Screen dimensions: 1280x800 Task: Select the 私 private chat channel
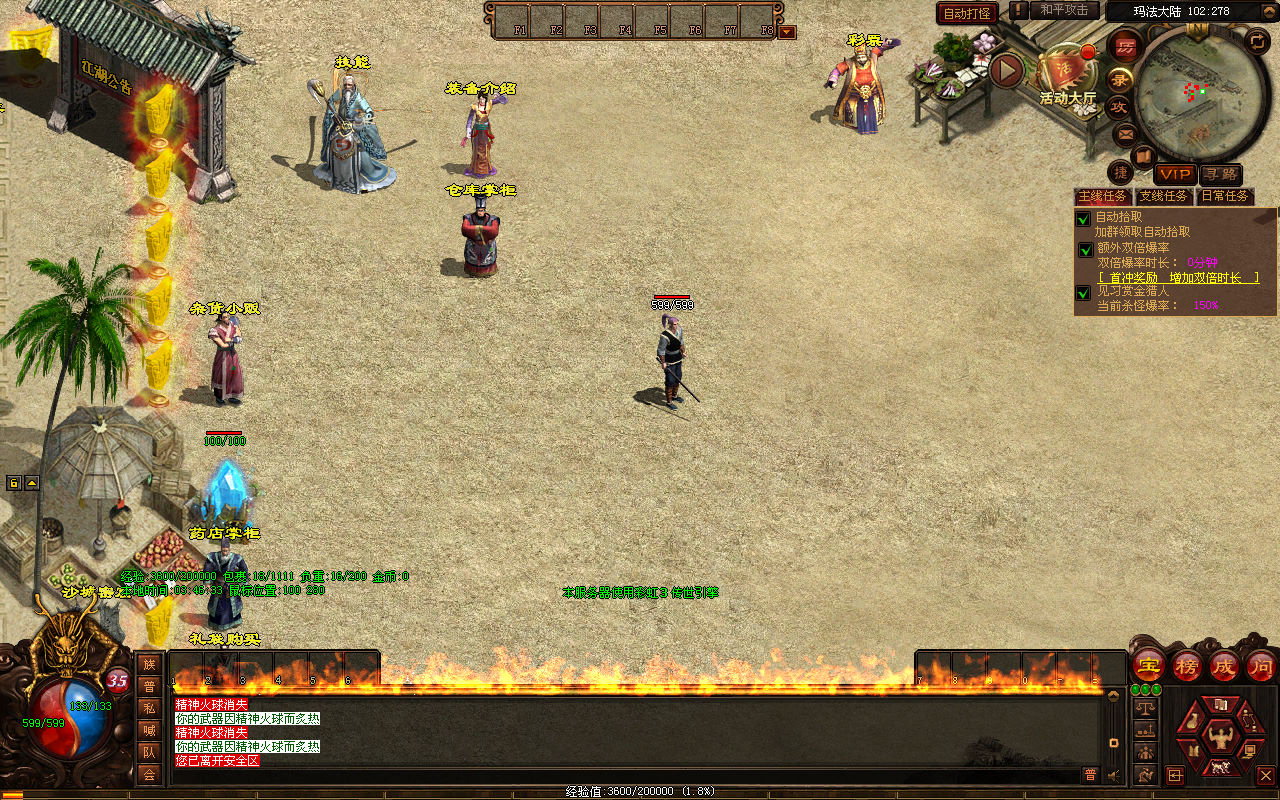click(x=149, y=708)
